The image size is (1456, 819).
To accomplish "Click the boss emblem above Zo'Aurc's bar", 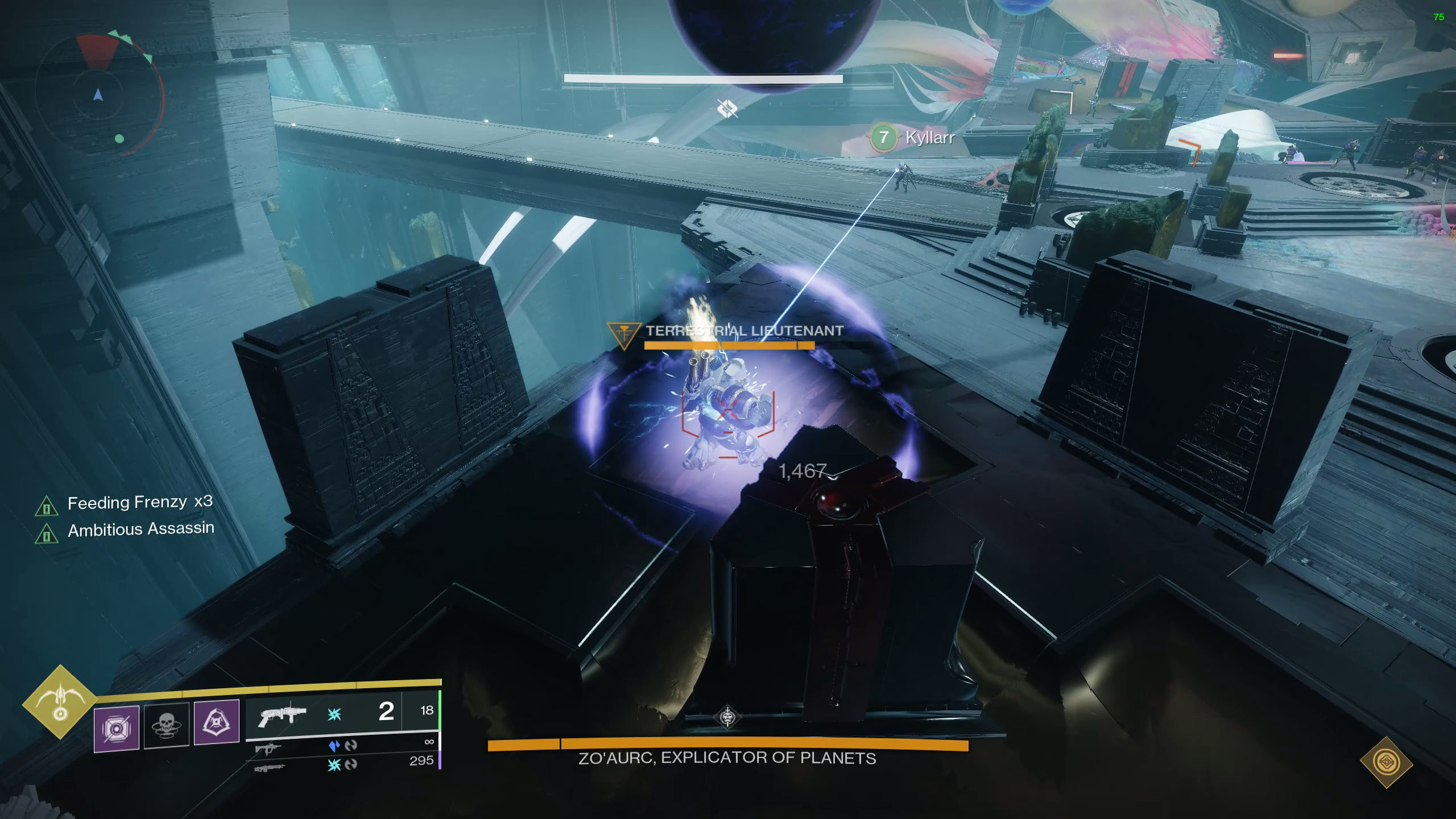I will pyautogui.click(x=727, y=717).
